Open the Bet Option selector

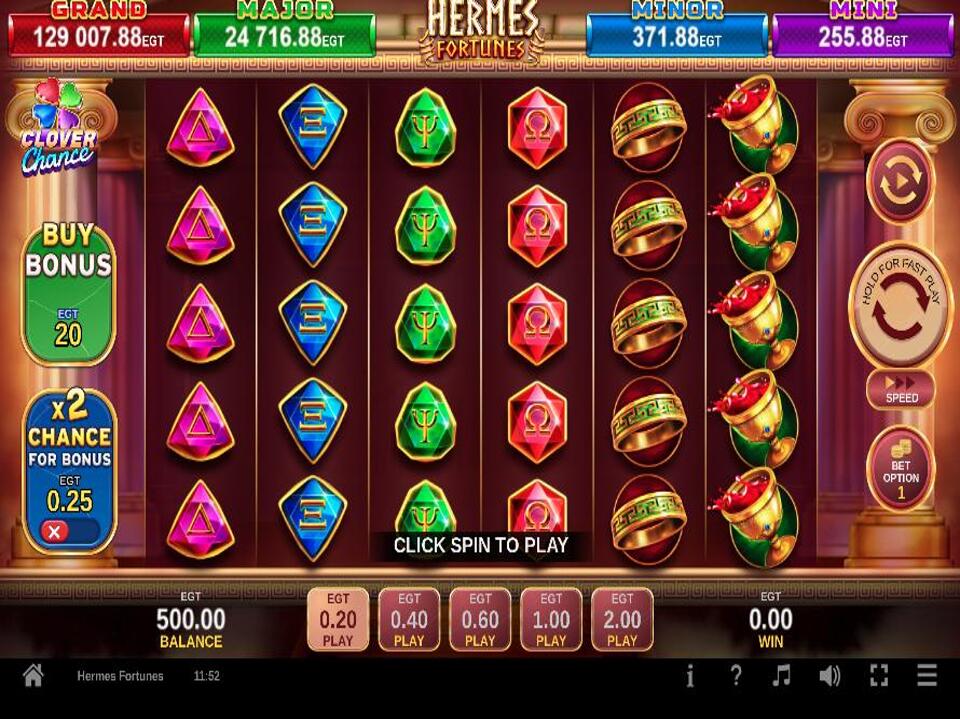click(x=900, y=469)
